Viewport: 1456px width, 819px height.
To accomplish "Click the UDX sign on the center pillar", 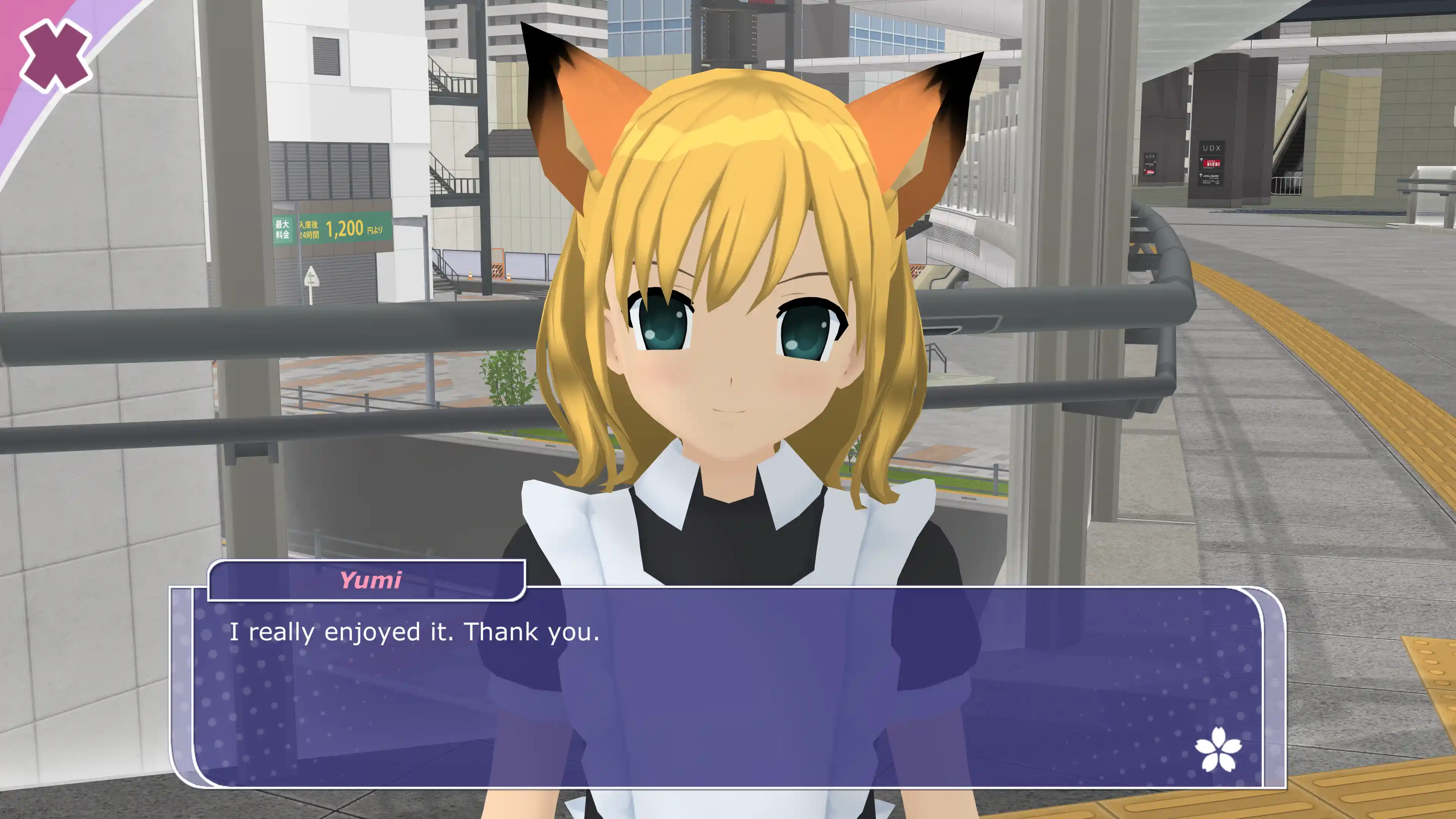I will pos(1213,148).
